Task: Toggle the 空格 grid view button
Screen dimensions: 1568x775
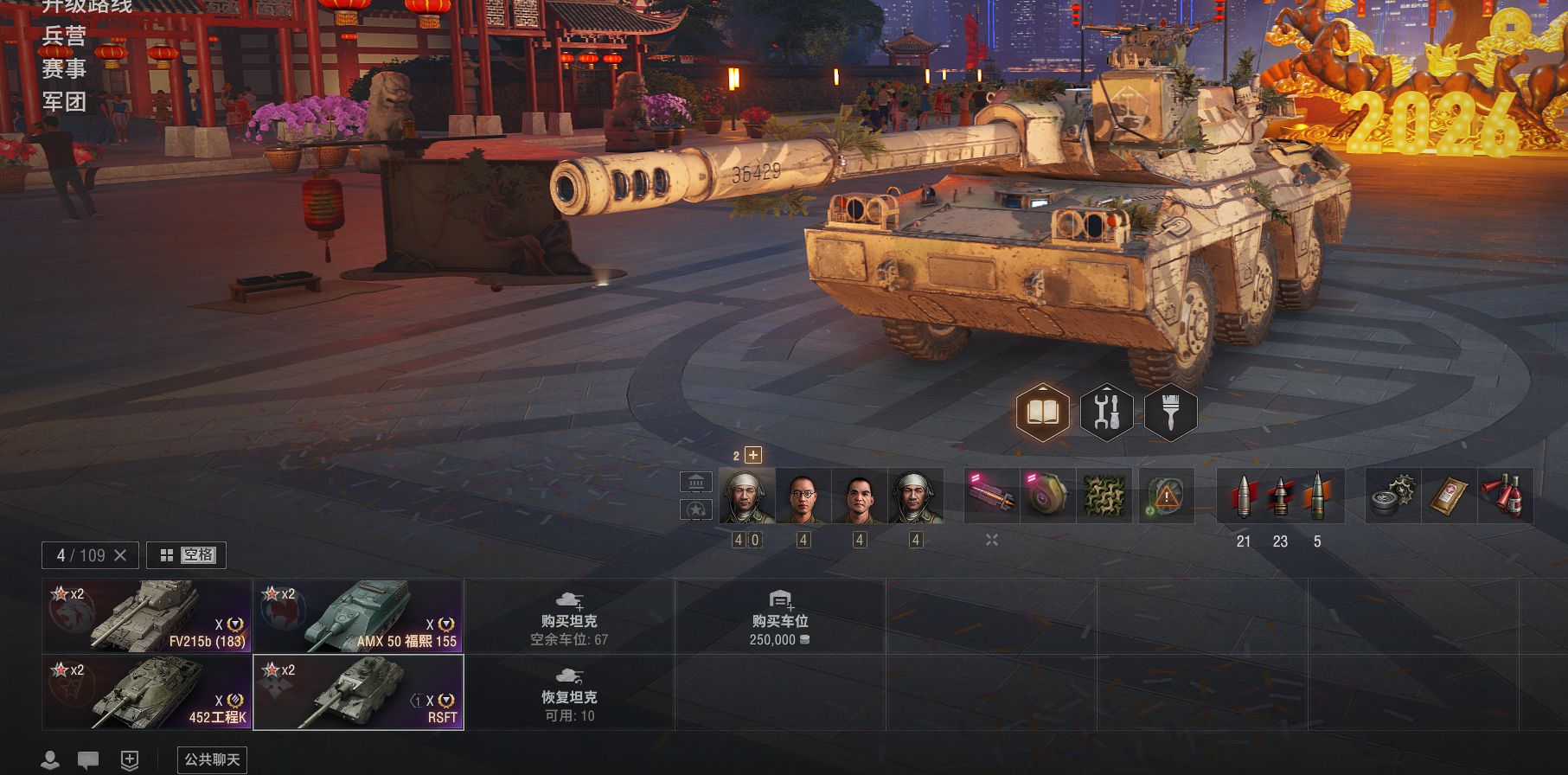Action: point(186,555)
